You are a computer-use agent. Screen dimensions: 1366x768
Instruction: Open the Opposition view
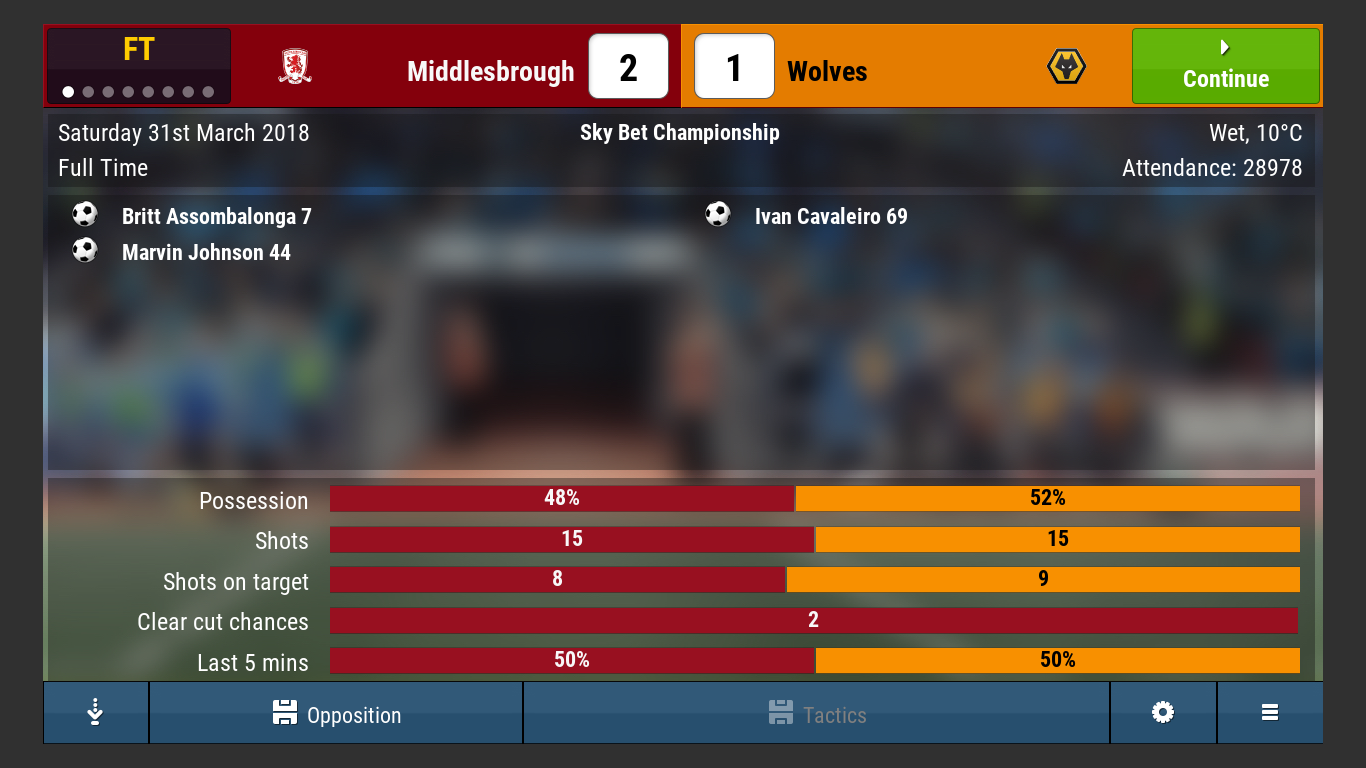click(336, 714)
